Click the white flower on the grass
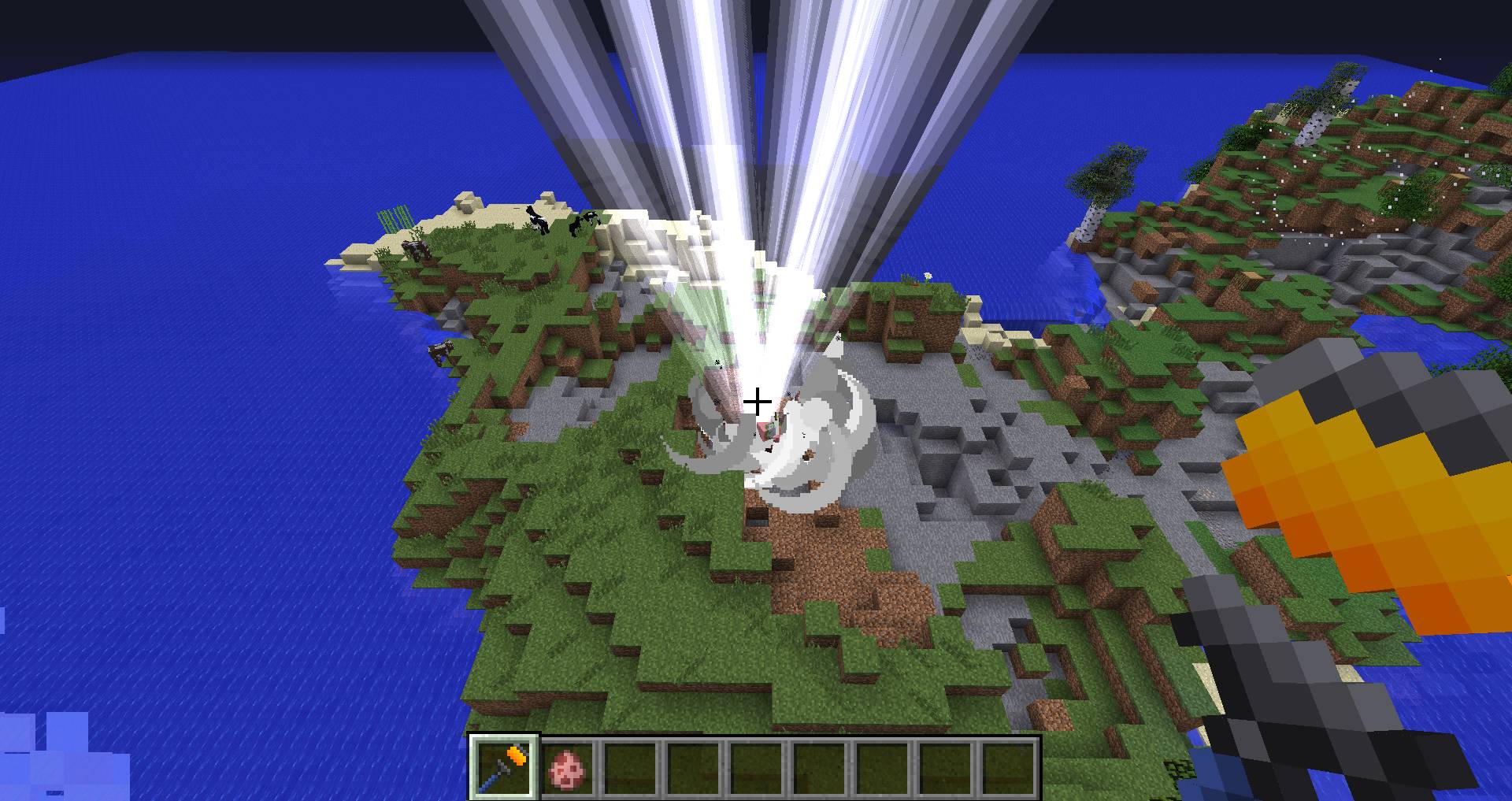Image resolution: width=1512 pixels, height=801 pixels. coord(928,276)
